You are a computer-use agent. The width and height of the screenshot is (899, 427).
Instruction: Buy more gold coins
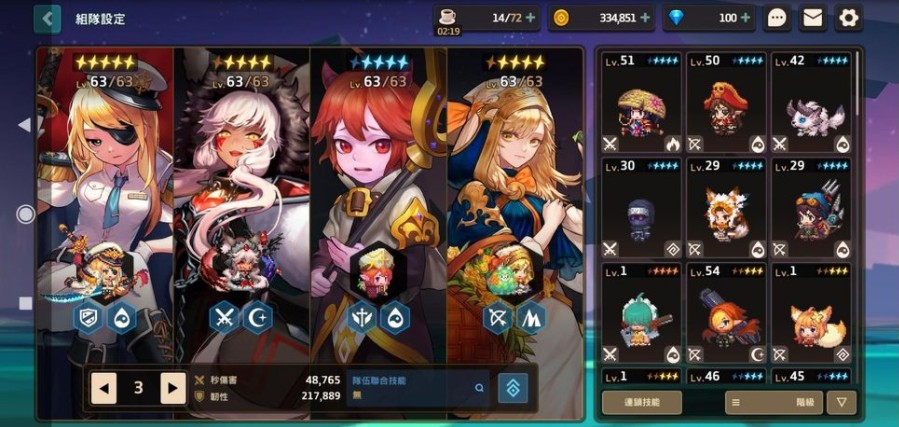[x=645, y=18]
